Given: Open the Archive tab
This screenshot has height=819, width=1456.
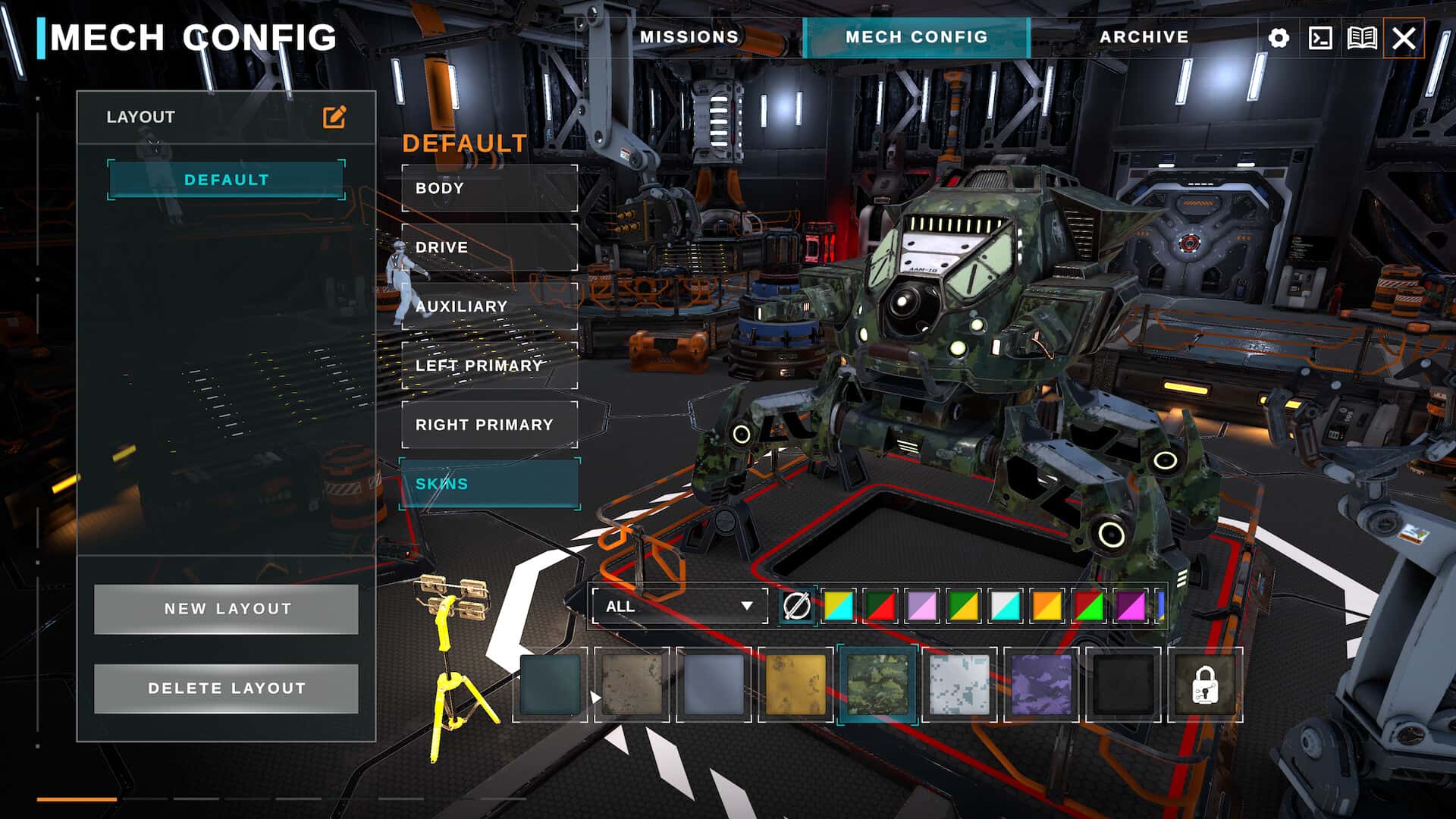Looking at the screenshot, I should 1145,36.
